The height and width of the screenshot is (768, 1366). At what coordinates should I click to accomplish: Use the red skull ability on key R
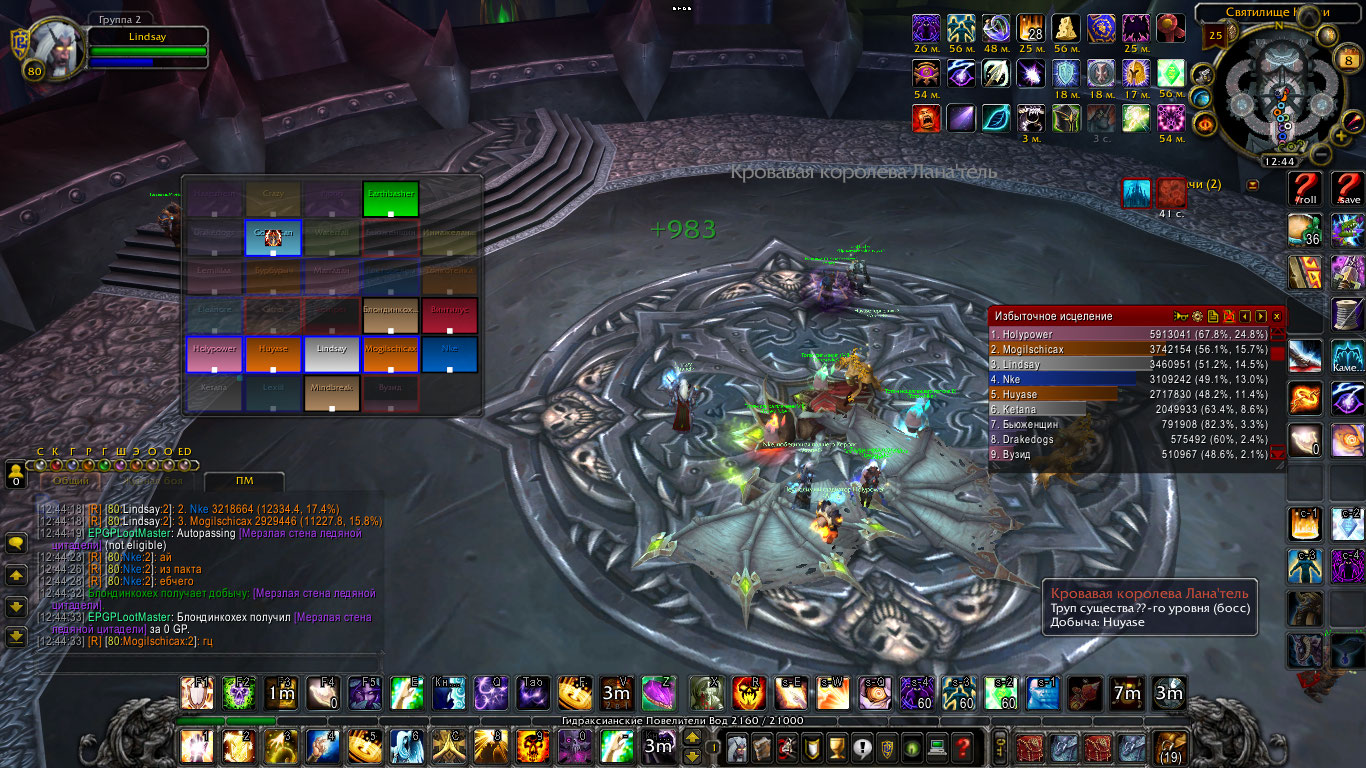tap(749, 693)
